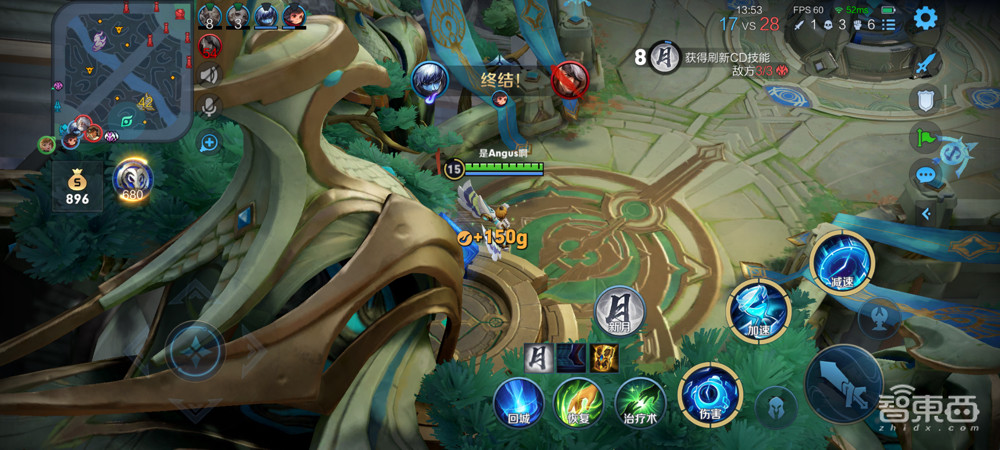Toggle the microphone icon

click(x=209, y=106)
